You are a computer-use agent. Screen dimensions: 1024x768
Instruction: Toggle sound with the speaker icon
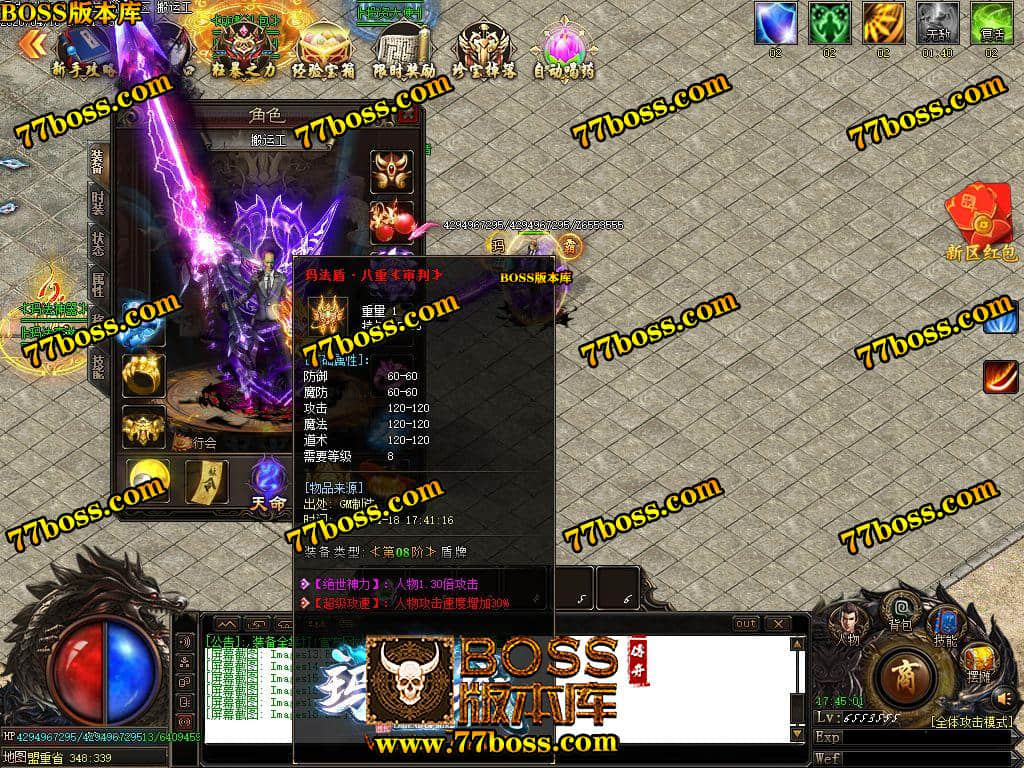[1004, 697]
